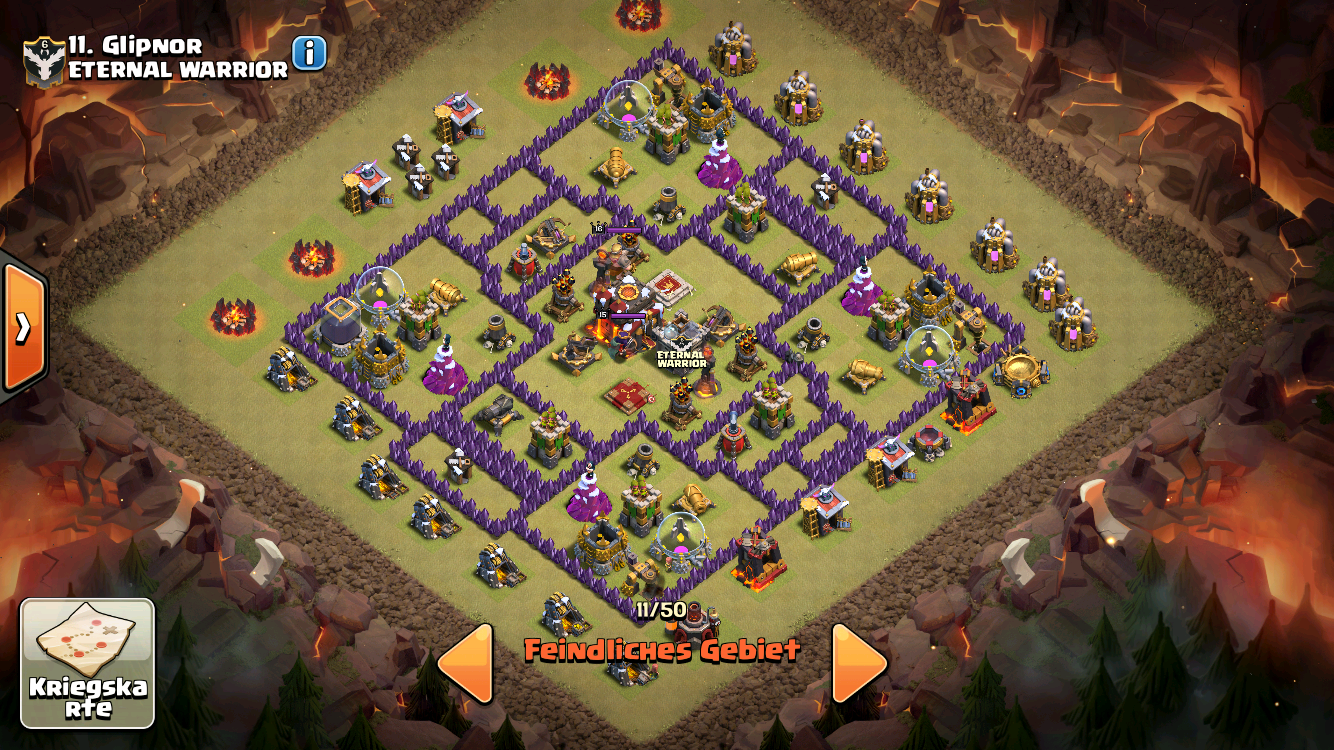Open the Kriegskarte war map
This screenshot has width=1334, height=750.
[x=88, y=663]
